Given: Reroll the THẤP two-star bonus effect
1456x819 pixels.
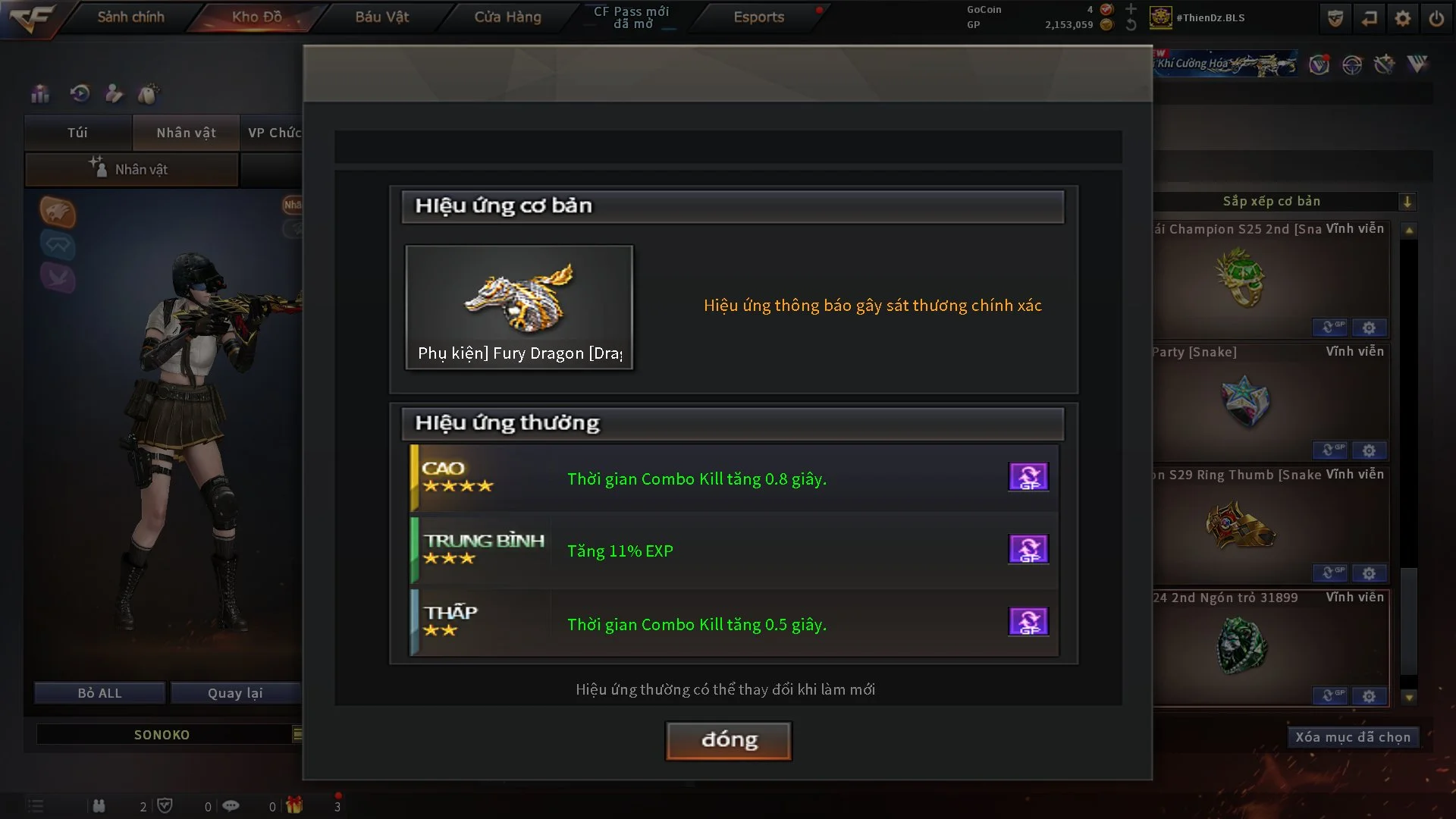Looking at the screenshot, I should [1028, 622].
